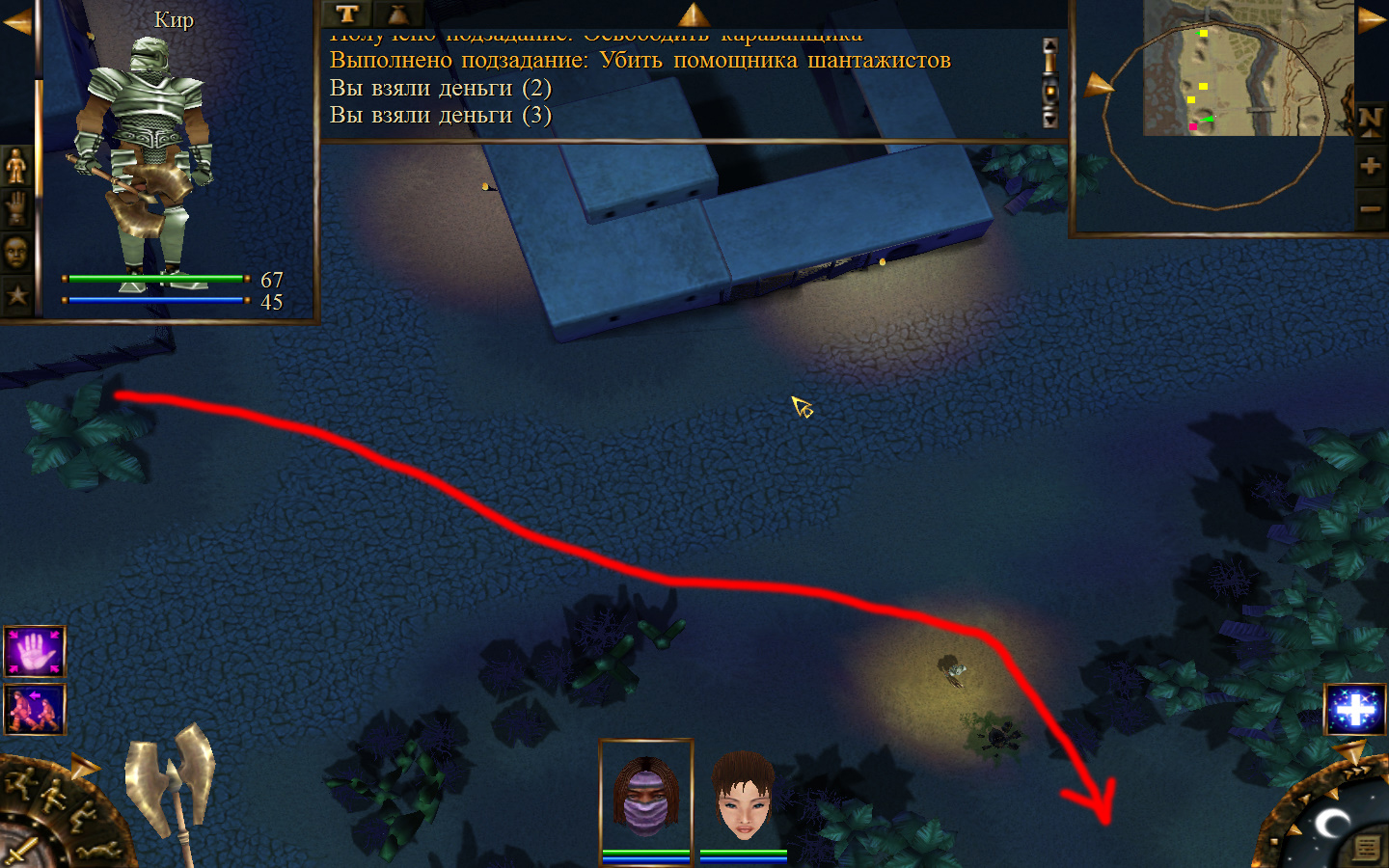Viewport: 1389px width, 868px height.
Task: Collapse the minimap panel with the right arrow
Action: (1371, 20)
